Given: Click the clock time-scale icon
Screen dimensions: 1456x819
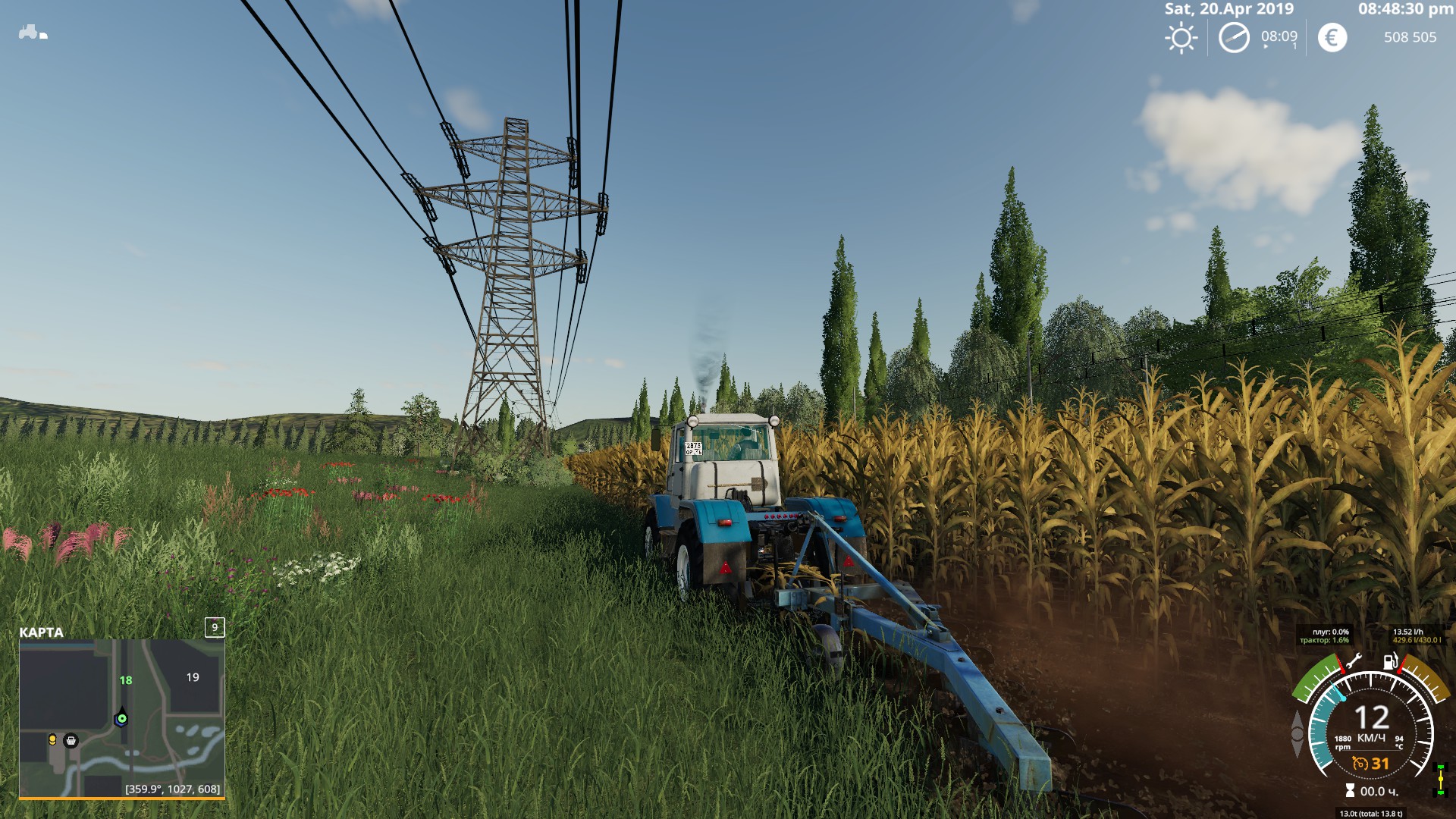Looking at the screenshot, I should tap(1234, 38).
